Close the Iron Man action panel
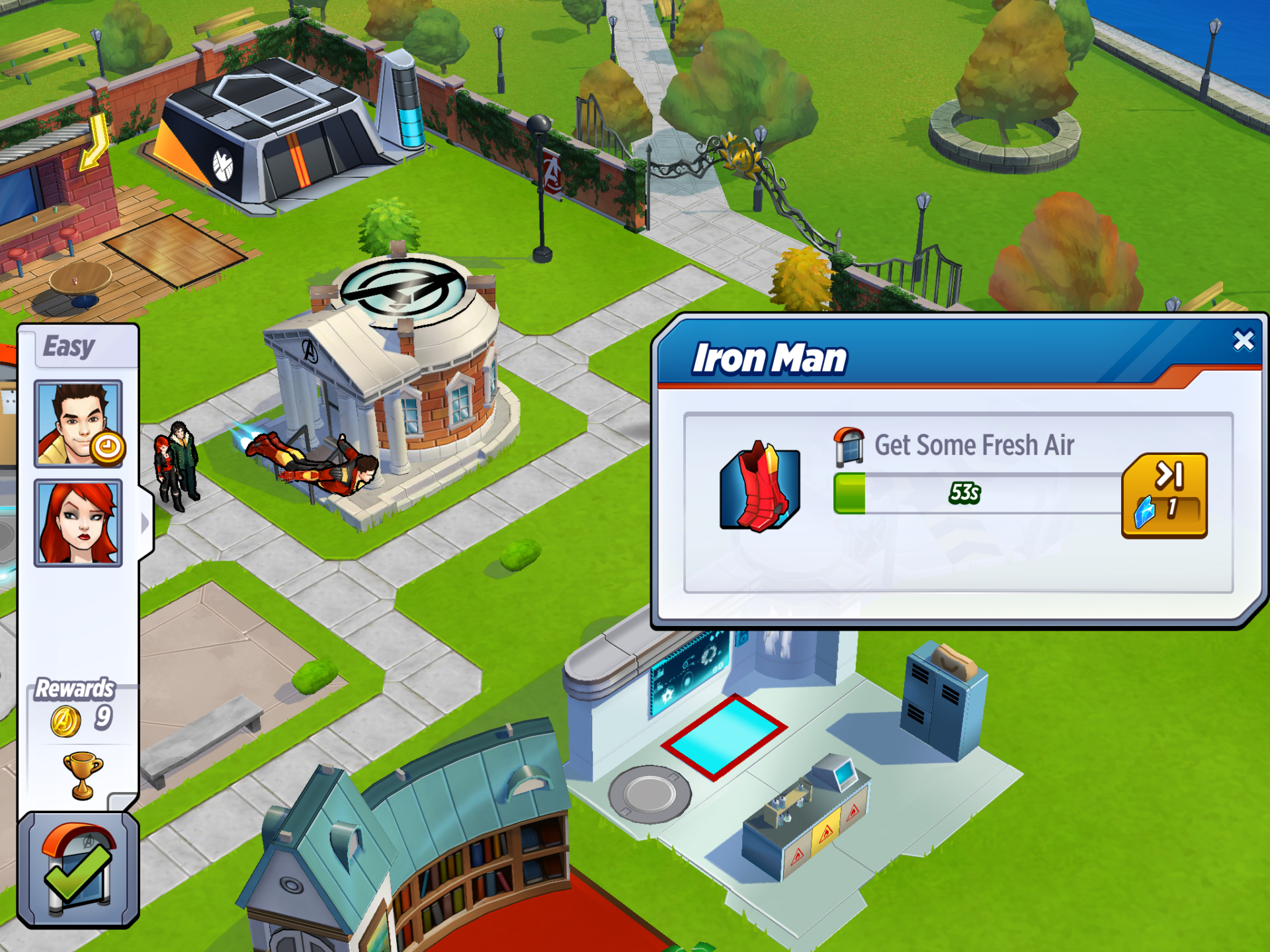This screenshot has width=1270, height=952. pos(1243,340)
